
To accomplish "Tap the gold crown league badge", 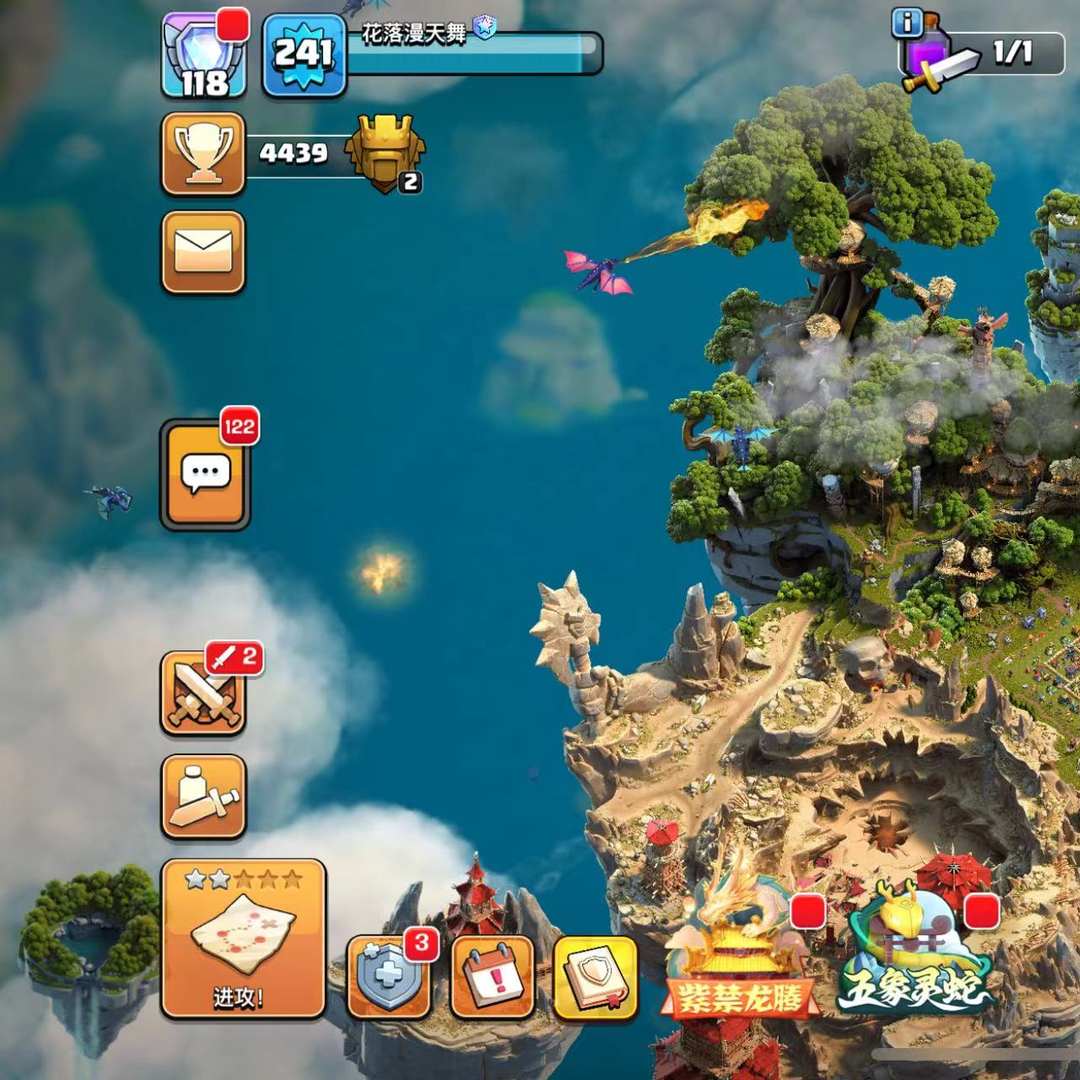I will (385, 153).
